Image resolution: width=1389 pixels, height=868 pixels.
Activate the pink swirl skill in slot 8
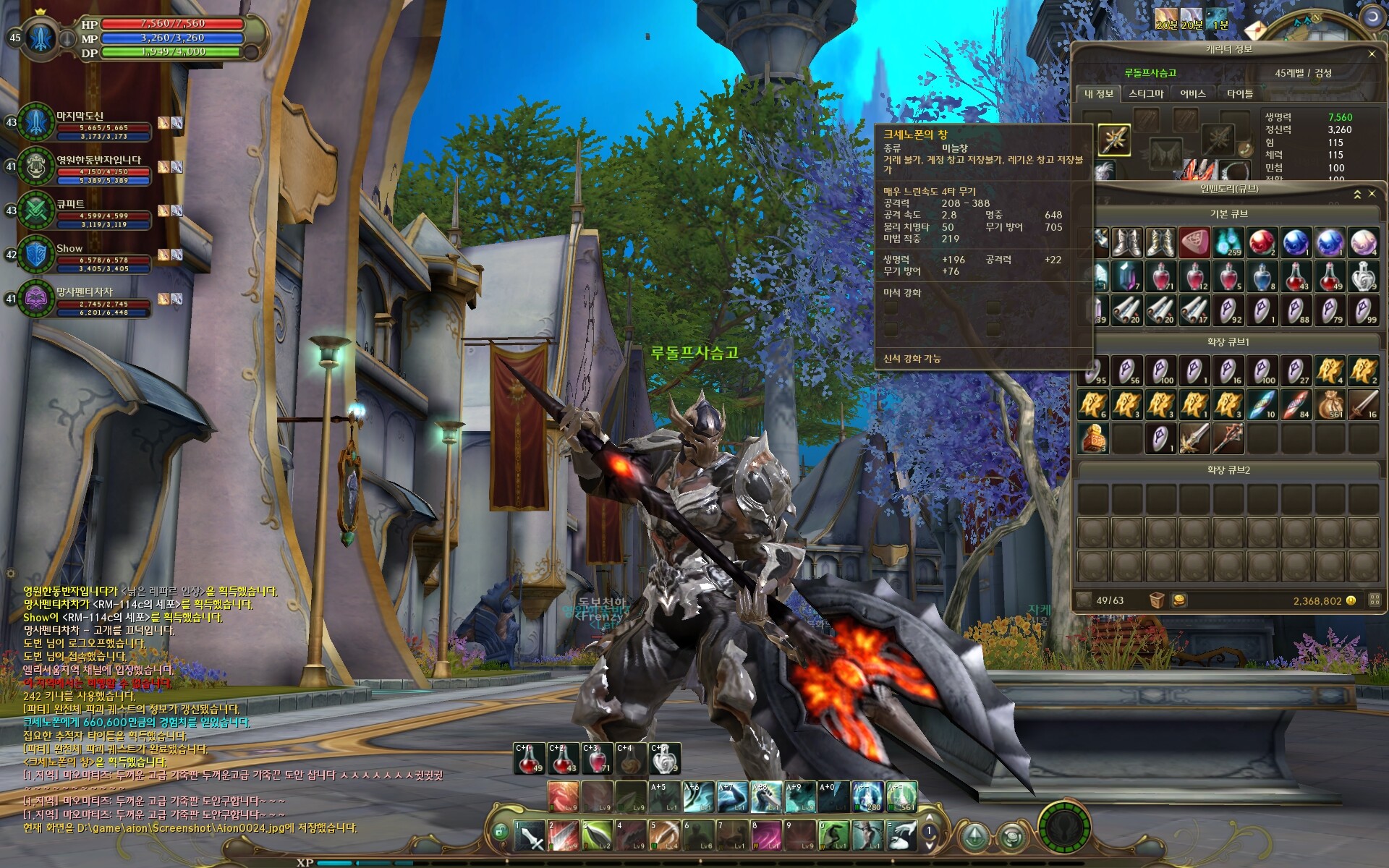click(x=765, y=836)
